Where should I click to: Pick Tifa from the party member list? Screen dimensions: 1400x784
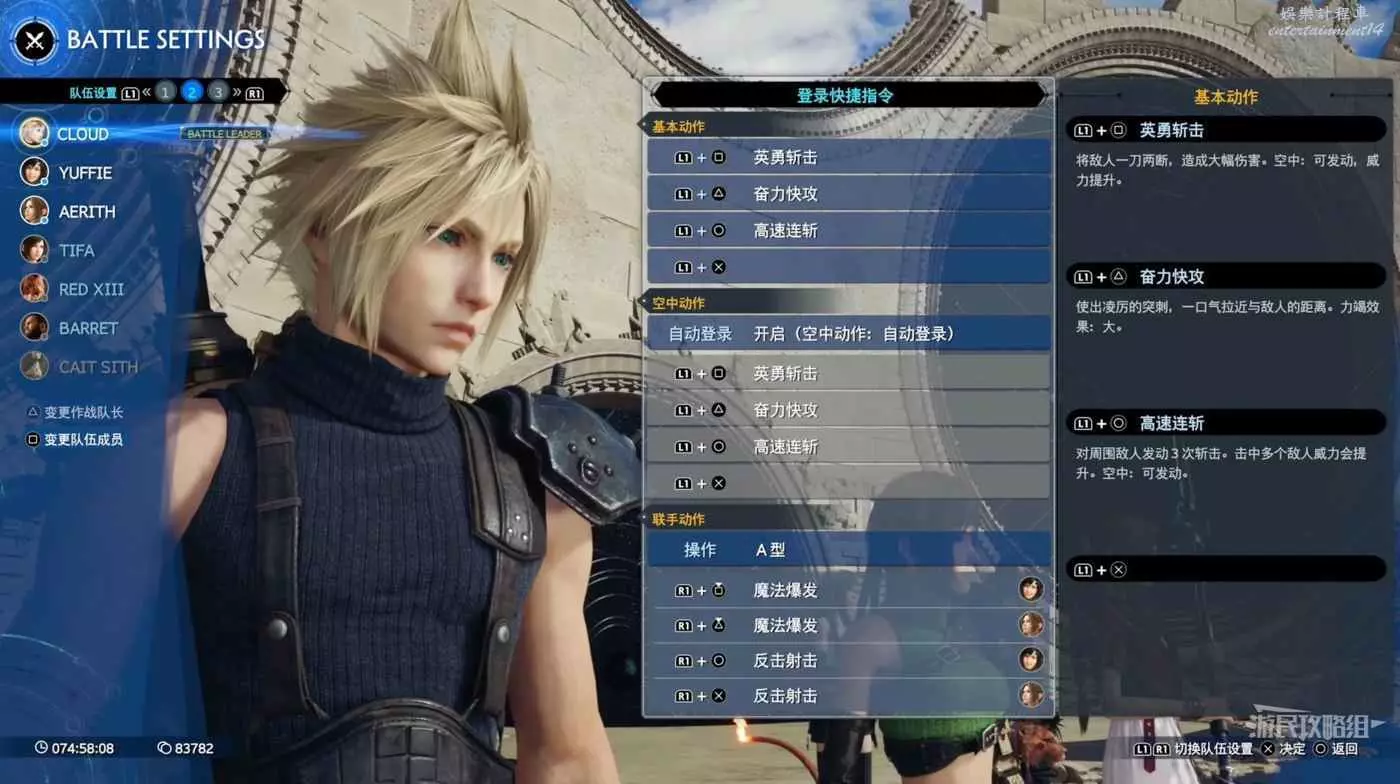click(x=76, y=250)
